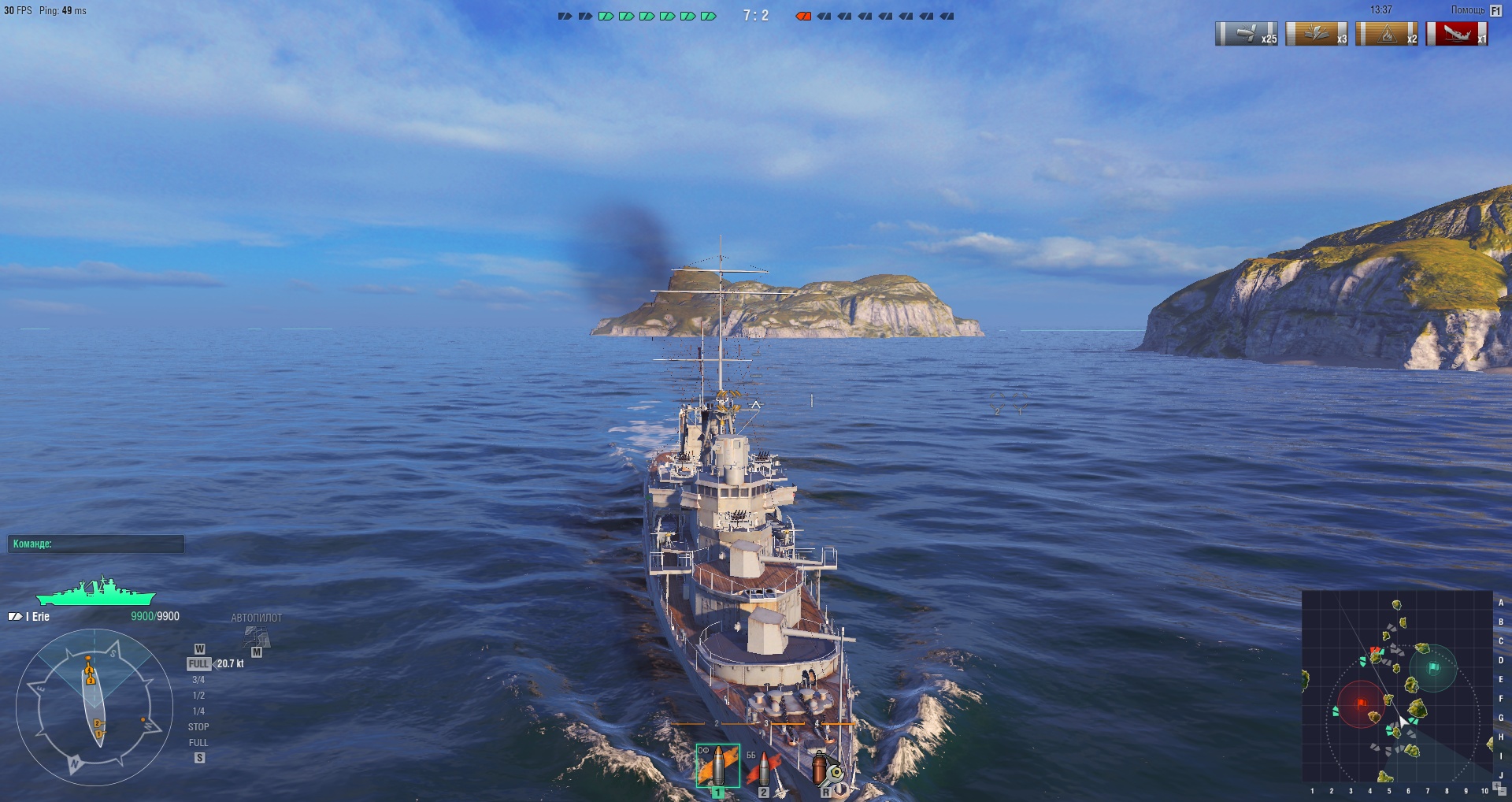The image size is (1512, 802).
Task: Set engine telegraph to 3/4 speed
Action: click(x=198, y=680)
